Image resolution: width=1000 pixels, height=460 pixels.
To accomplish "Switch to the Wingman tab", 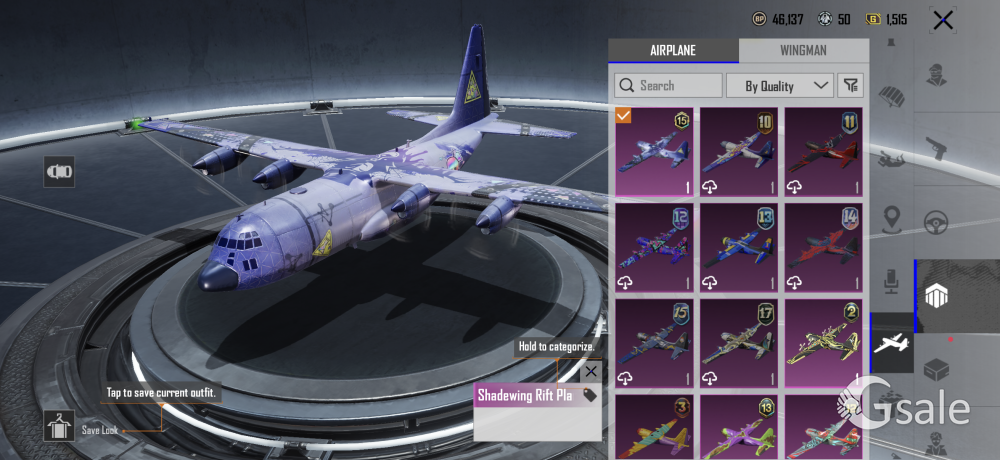I will pyautogui.click(x=804, y=51).
